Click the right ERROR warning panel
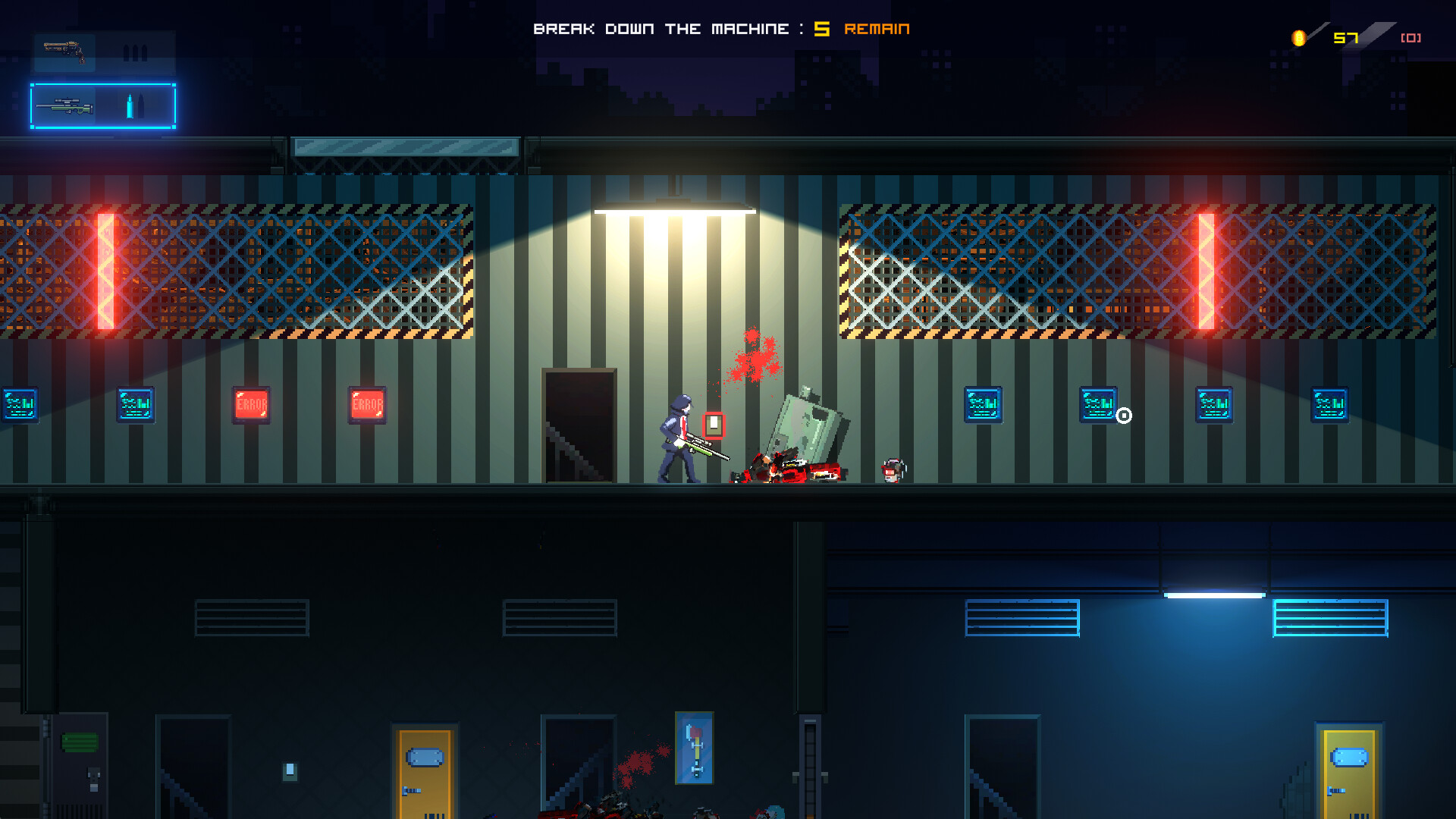Viewport: 1456px width, 819px height. point(368,404)
